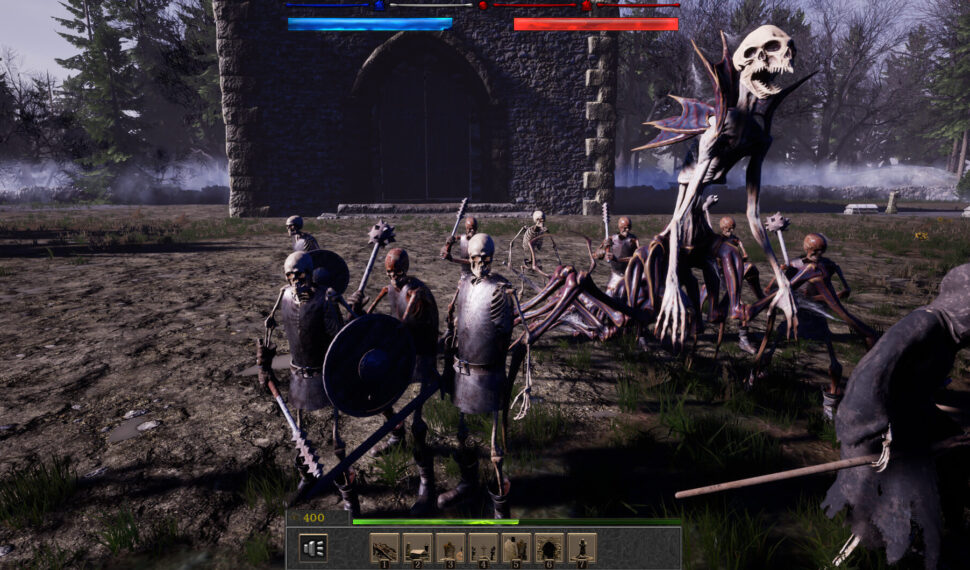This screenshot has height=570, width=970.
Task: Pick the tombstone slot numbered 3
Action: [450, 547]
